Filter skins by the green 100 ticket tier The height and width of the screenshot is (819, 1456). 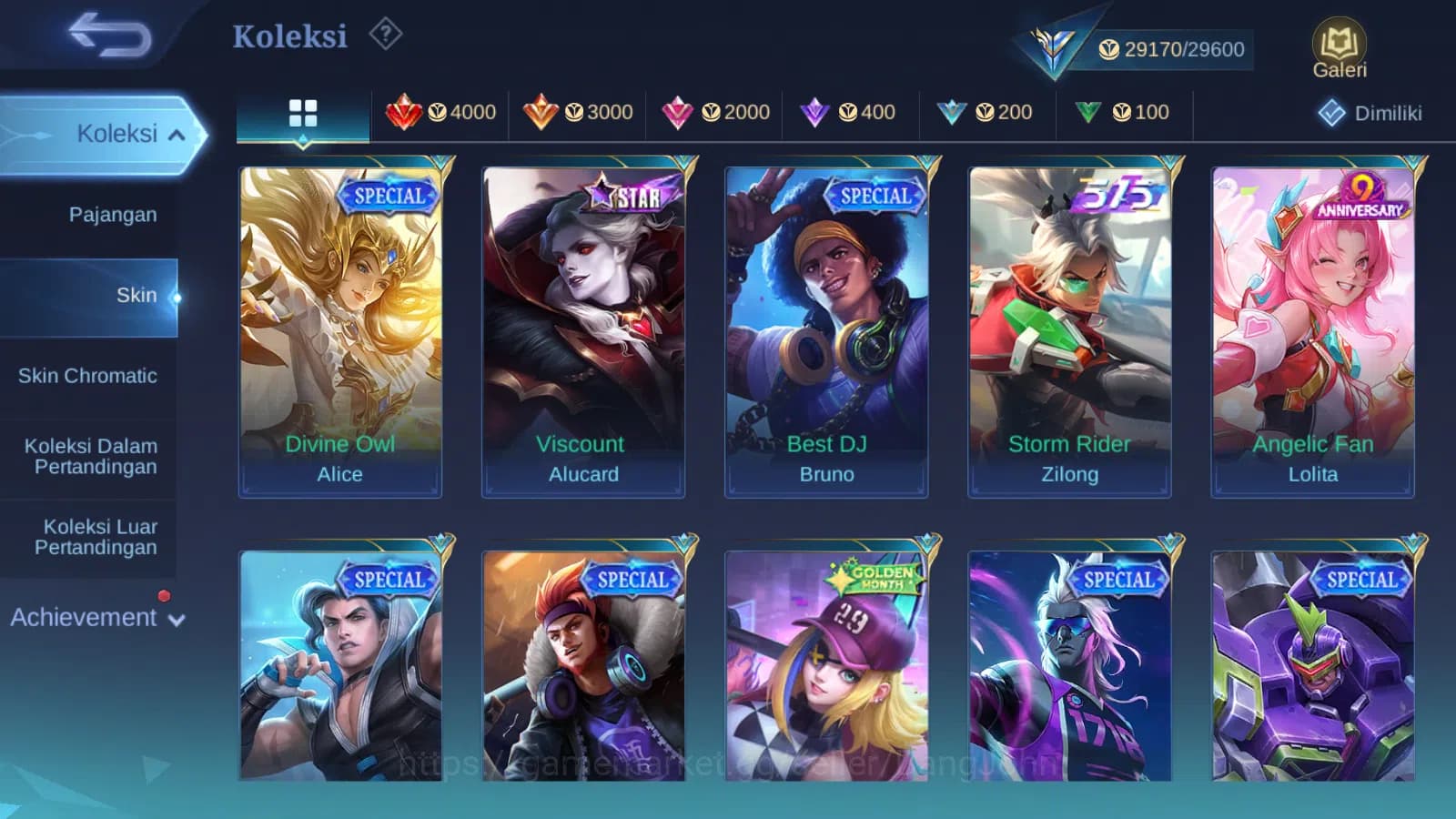(1125, 112)
